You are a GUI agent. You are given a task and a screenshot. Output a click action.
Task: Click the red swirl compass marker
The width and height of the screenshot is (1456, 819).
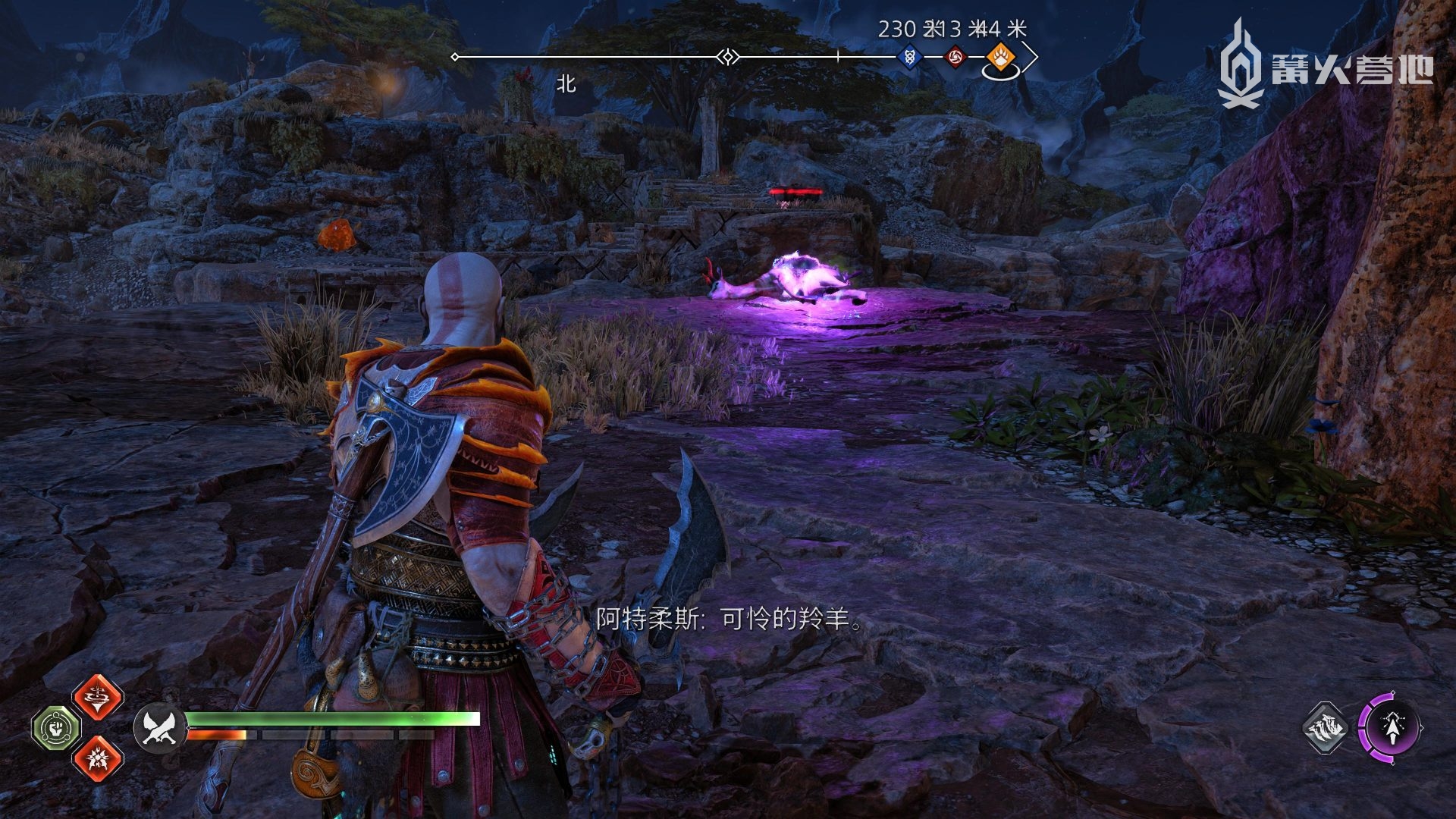coord(955,57)
